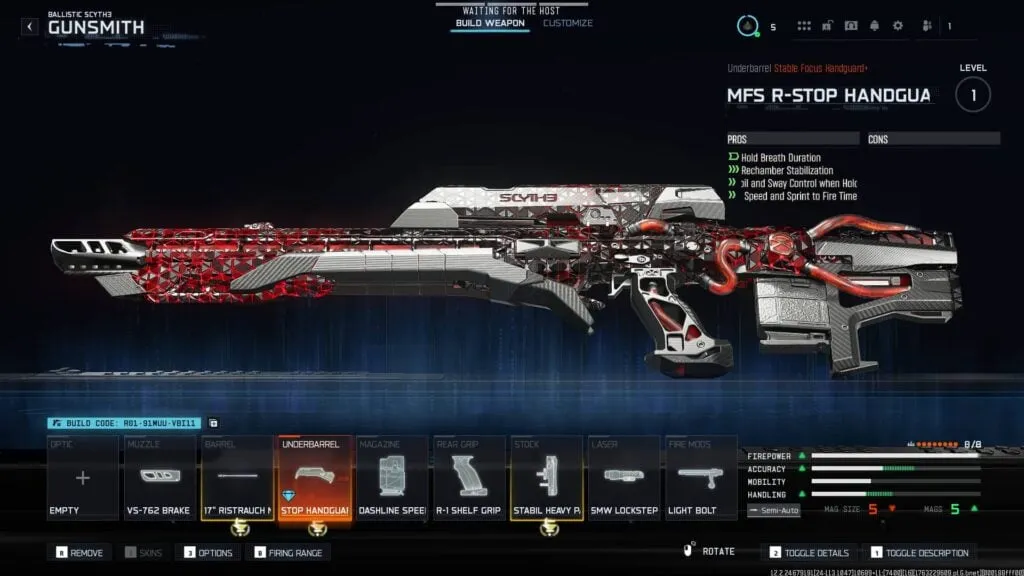The height and width of the screenshot is (576, 1024).
Task: Choose the VS-762 Brake muzzle slot
Action: pos(159,478)
